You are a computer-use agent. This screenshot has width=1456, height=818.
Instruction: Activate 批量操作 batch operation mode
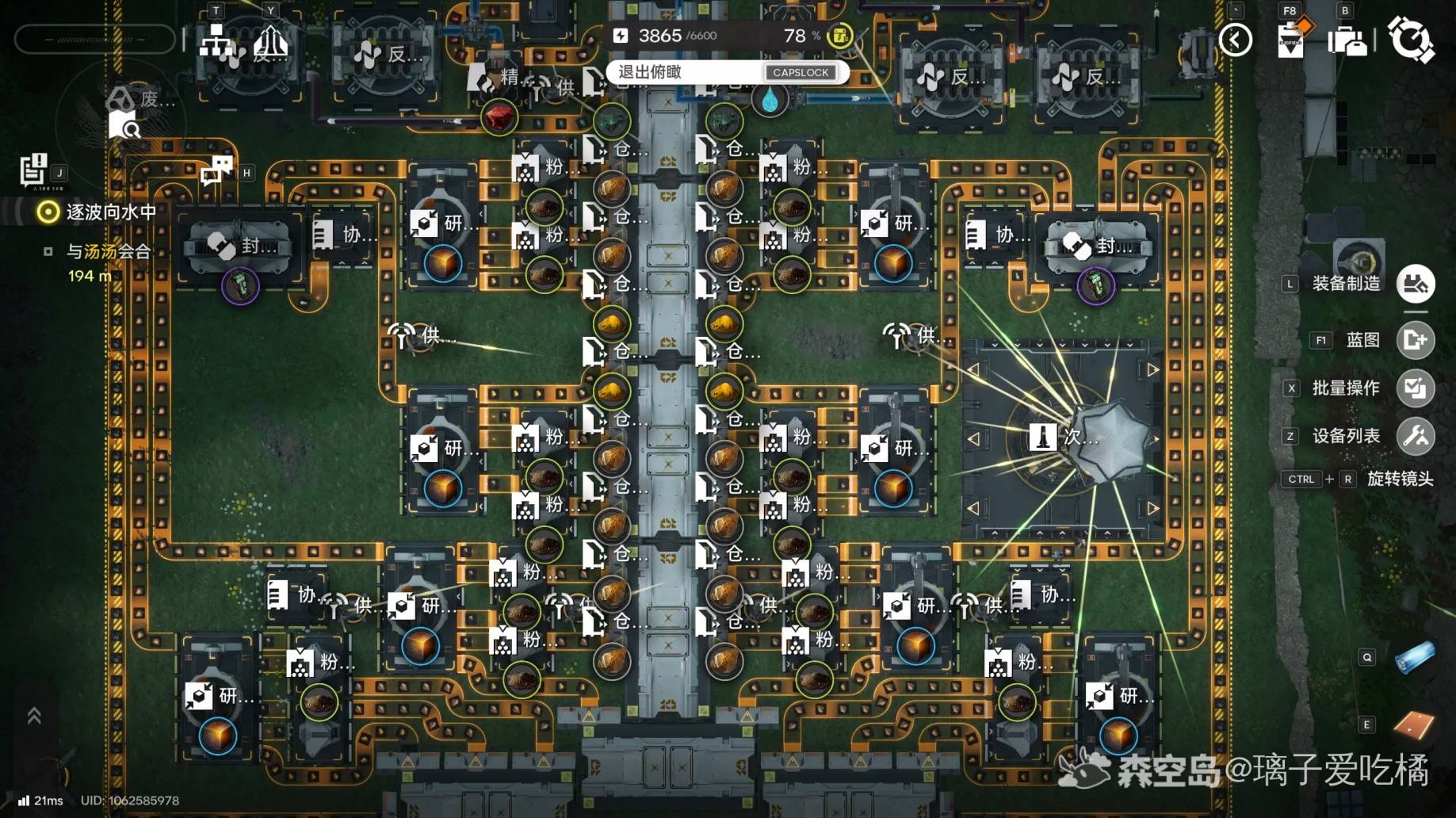click(x=1415, y=388)
